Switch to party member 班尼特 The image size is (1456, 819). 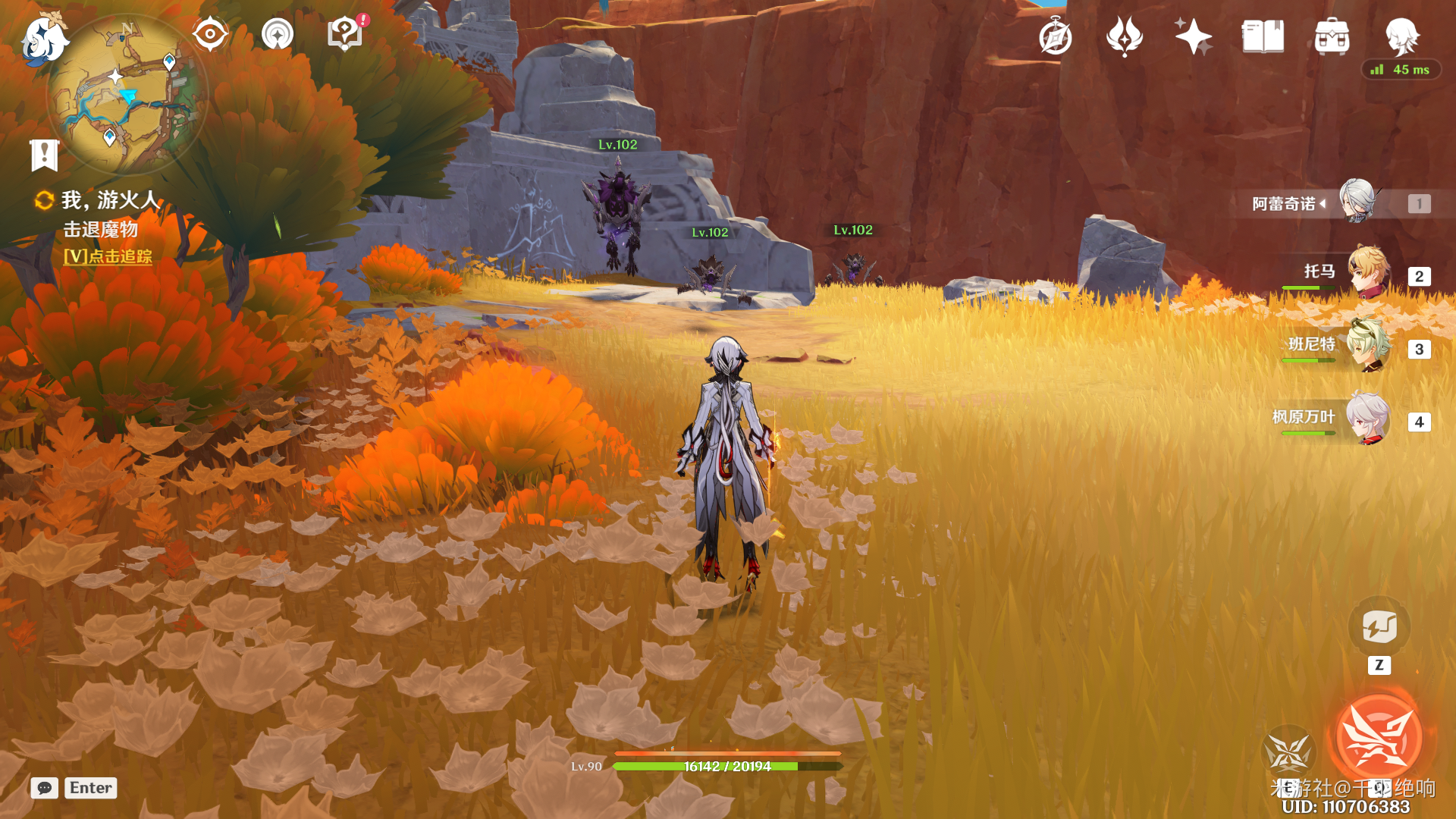pos(1368,345)
